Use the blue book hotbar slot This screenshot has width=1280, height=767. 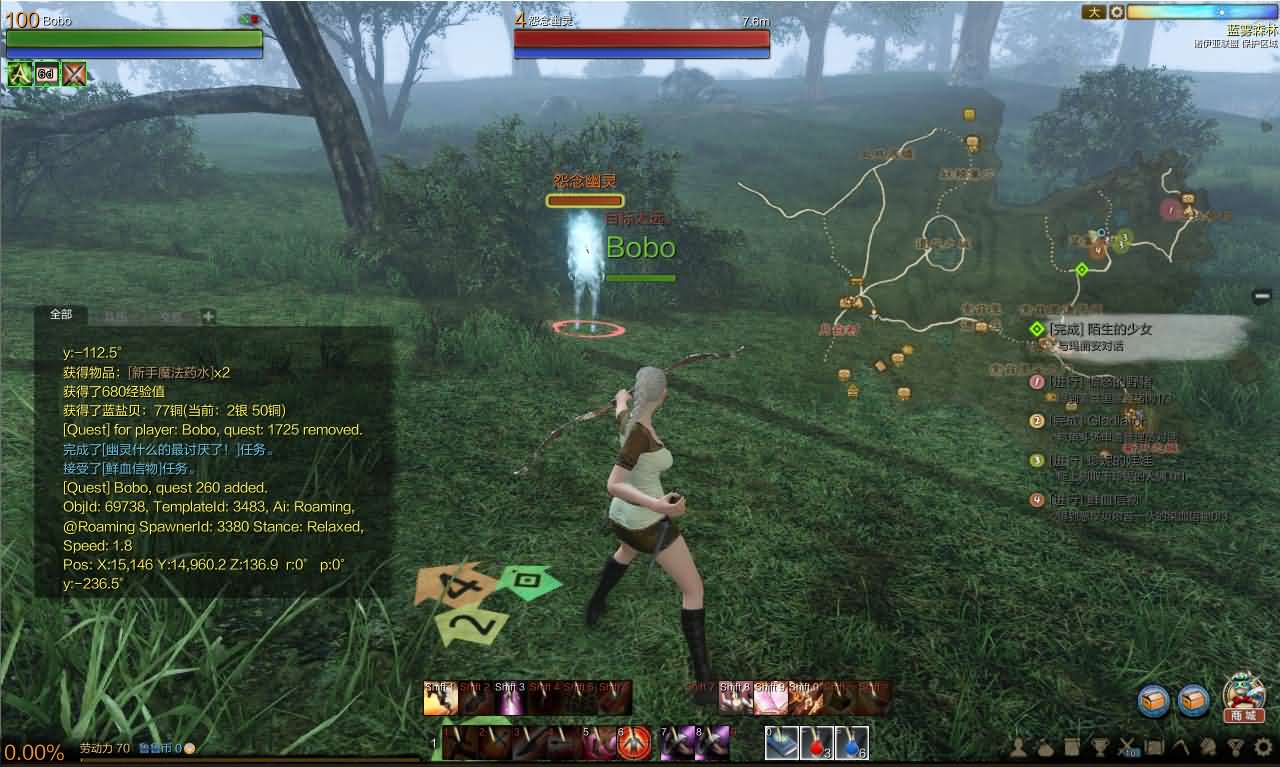[x=781, y=743]
